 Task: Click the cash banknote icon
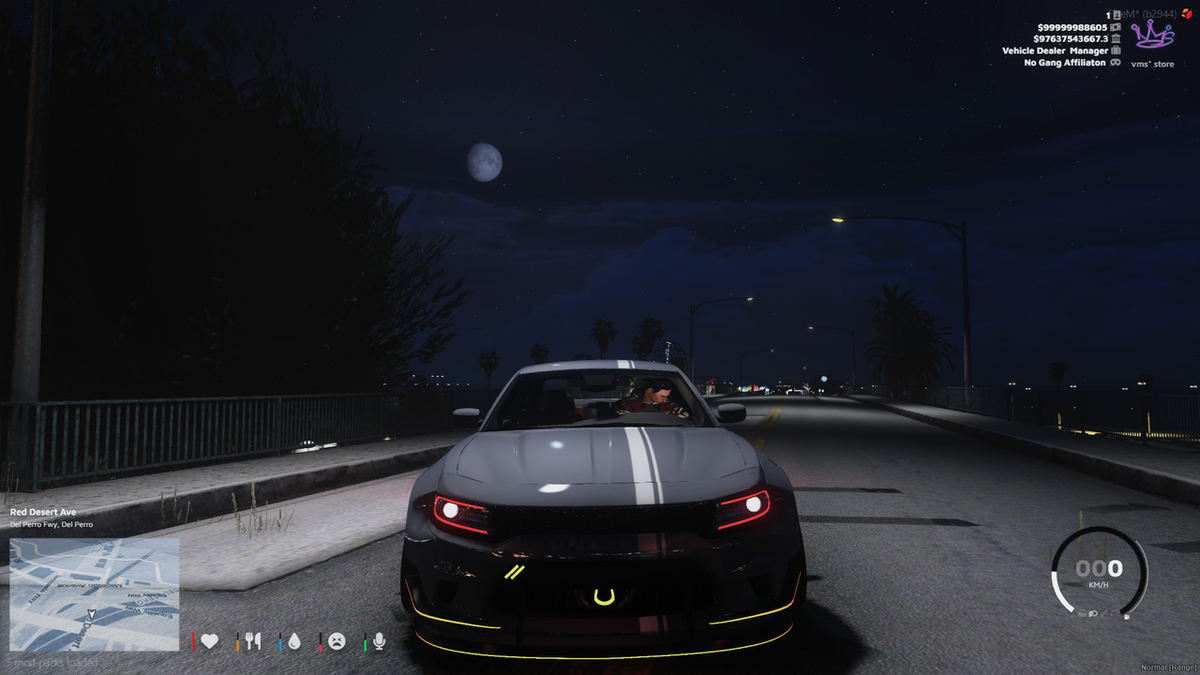1115,26
